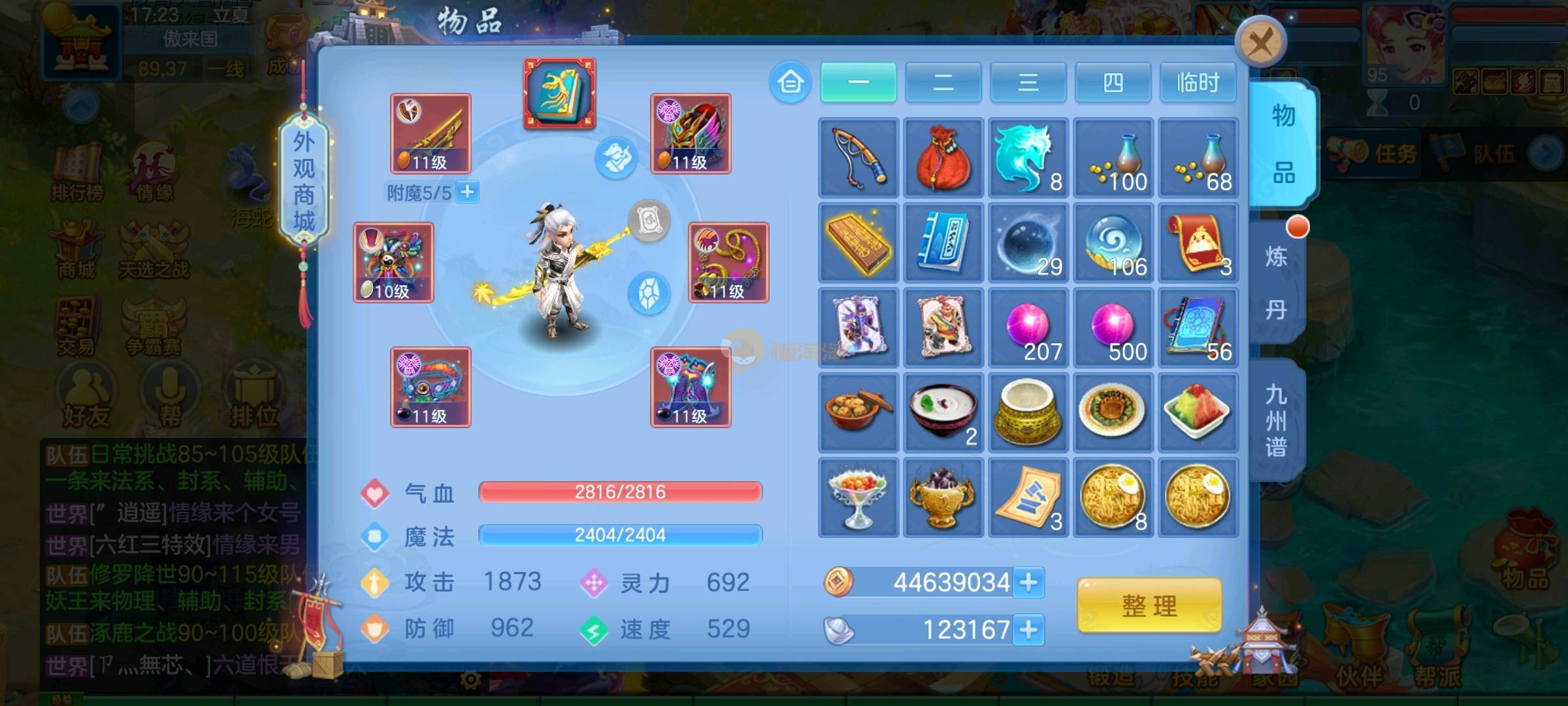Image resolution: width=1568 pixels, height=706 pixels.
Task: Close the inventory window
Action: point(1260,43)
